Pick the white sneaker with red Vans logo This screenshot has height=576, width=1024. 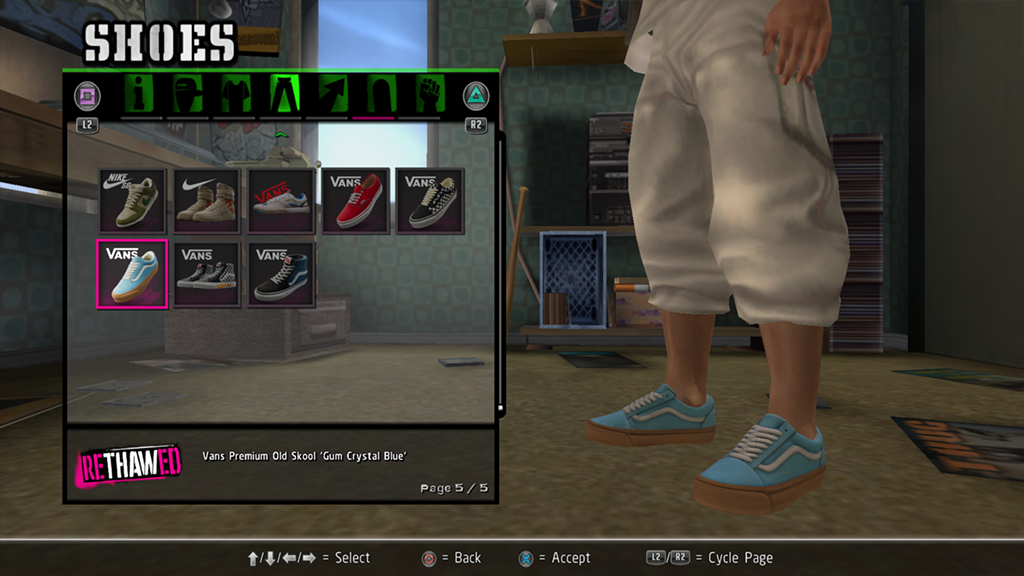click(281, 201)
